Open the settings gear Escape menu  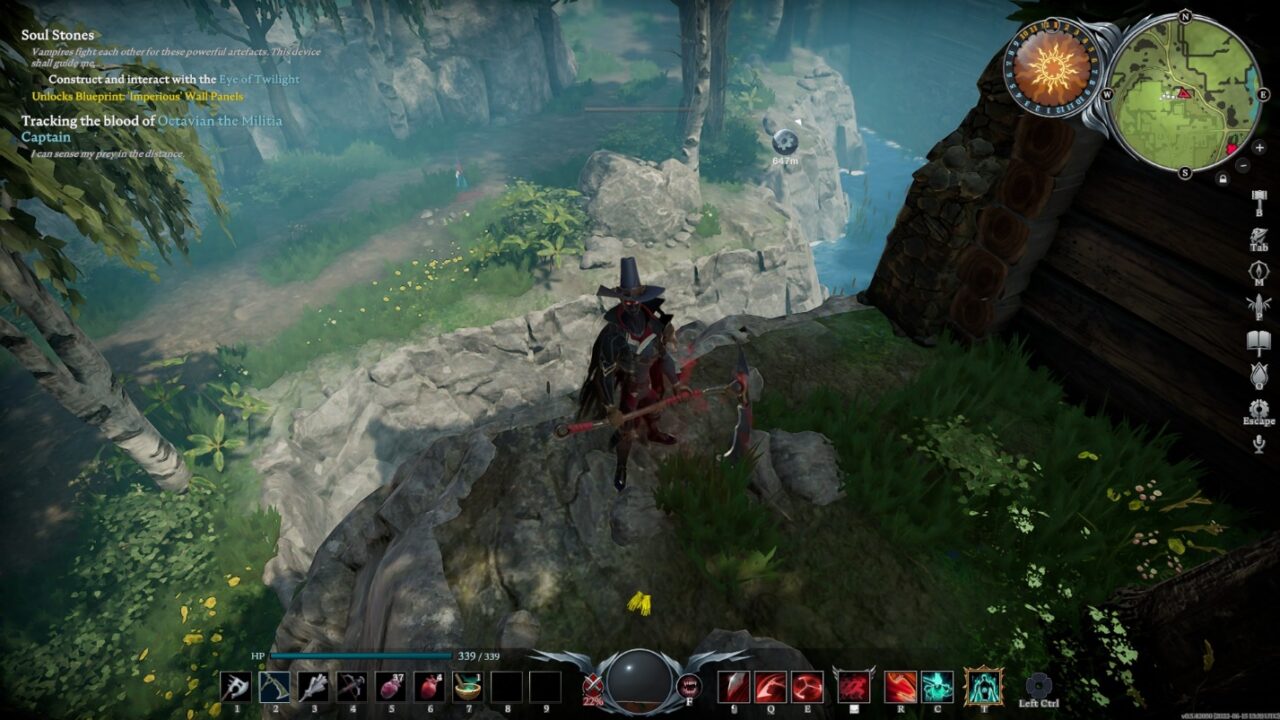[1258, 408]
